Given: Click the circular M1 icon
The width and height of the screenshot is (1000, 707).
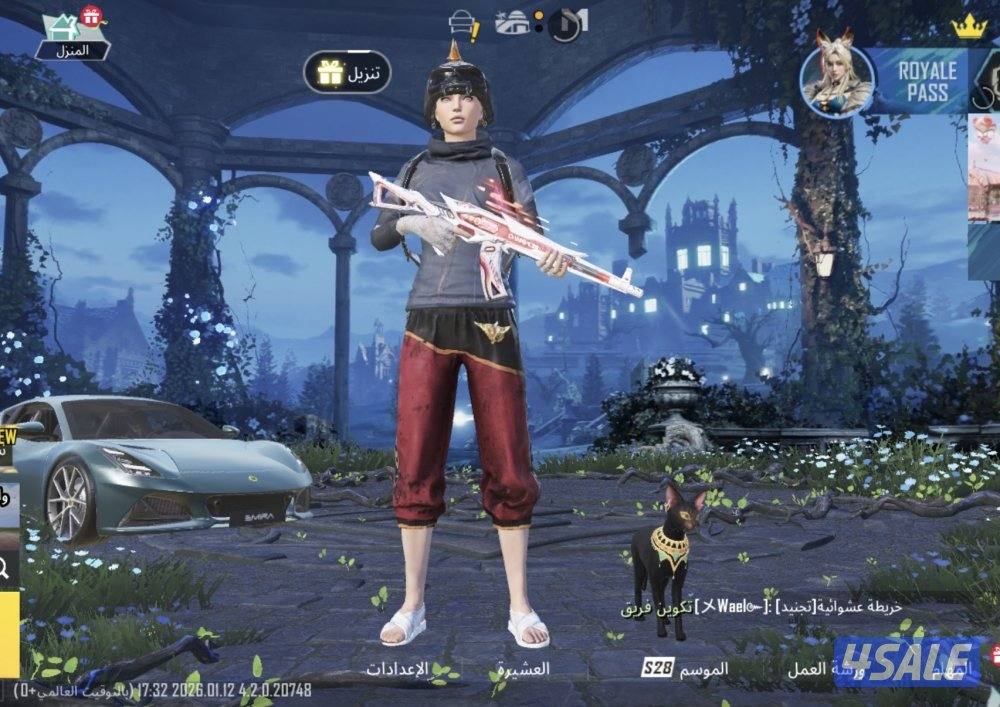Looking at the screenshot, I should 567,24.
